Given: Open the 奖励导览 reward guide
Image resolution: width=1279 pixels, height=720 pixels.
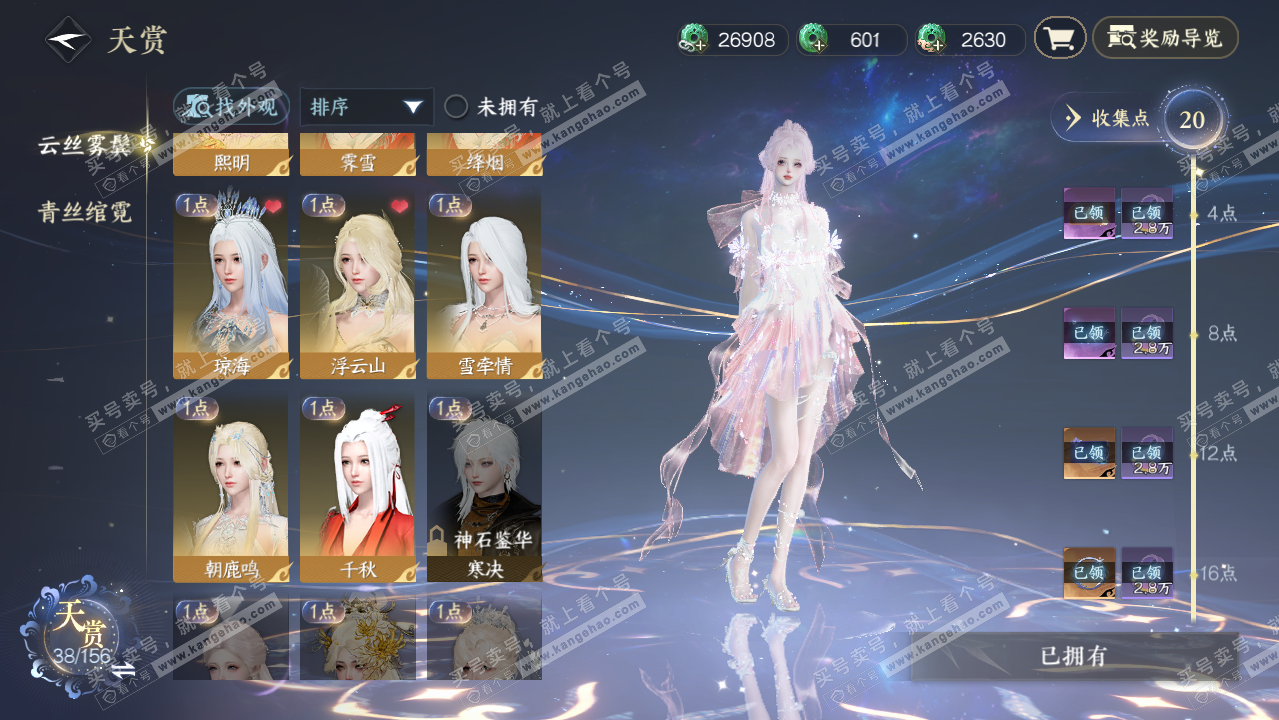Looking at the screenshot, I should [x=1165, y=39].
